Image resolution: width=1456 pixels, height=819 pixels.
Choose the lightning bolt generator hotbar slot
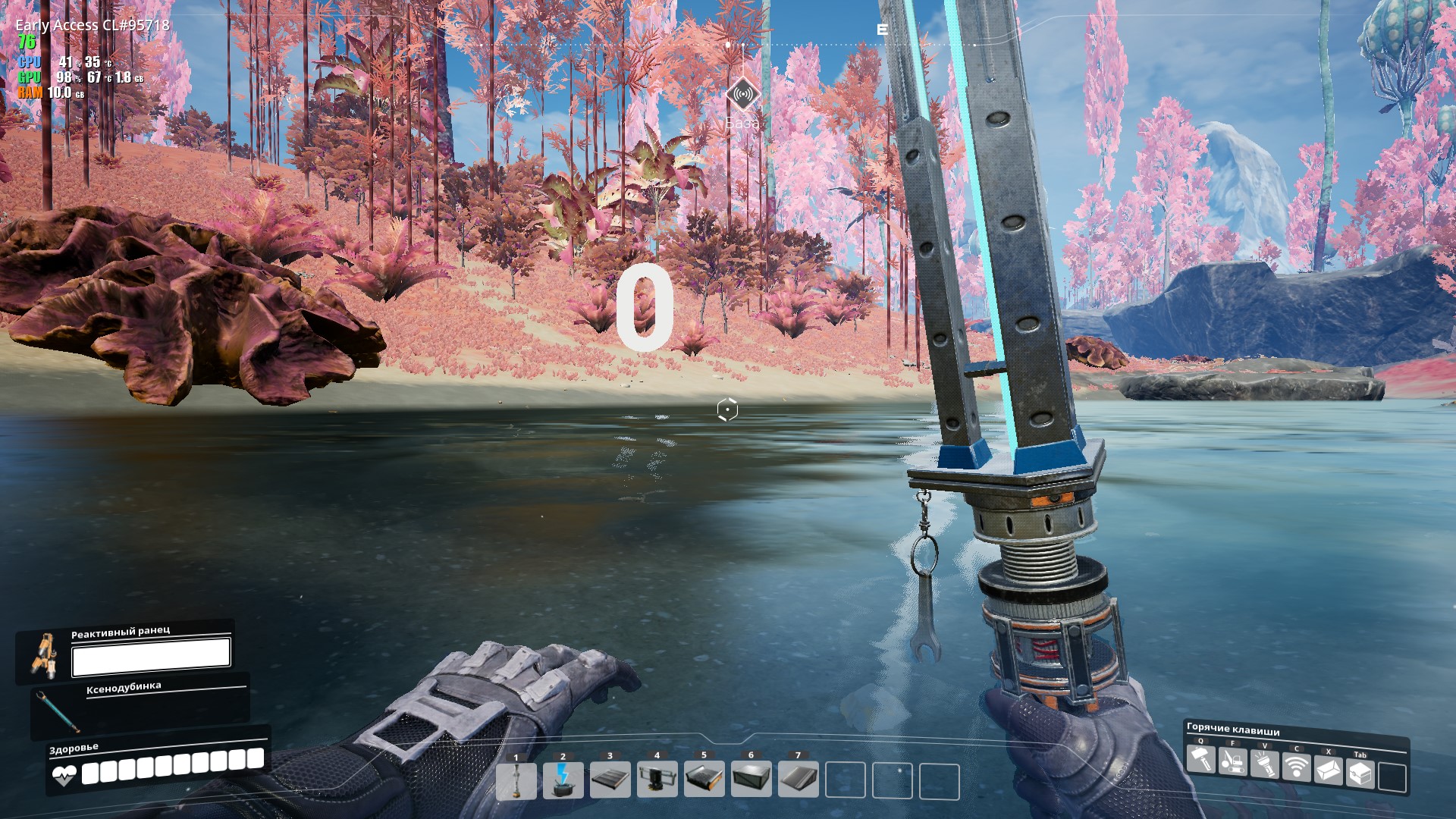pyautogui.click(x=563, y=781)
